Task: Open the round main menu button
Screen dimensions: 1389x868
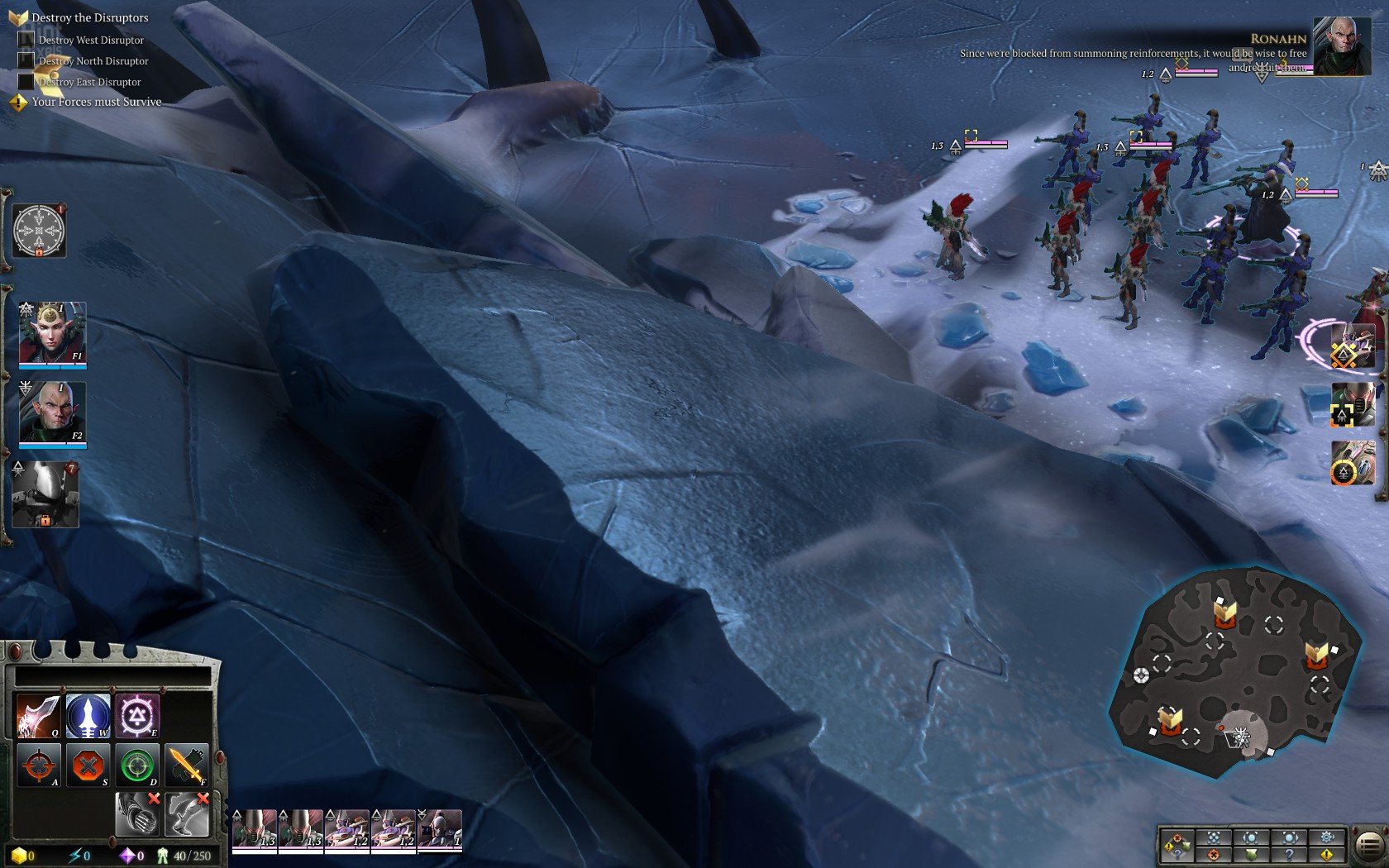Action: click(x=1369, y=845)
